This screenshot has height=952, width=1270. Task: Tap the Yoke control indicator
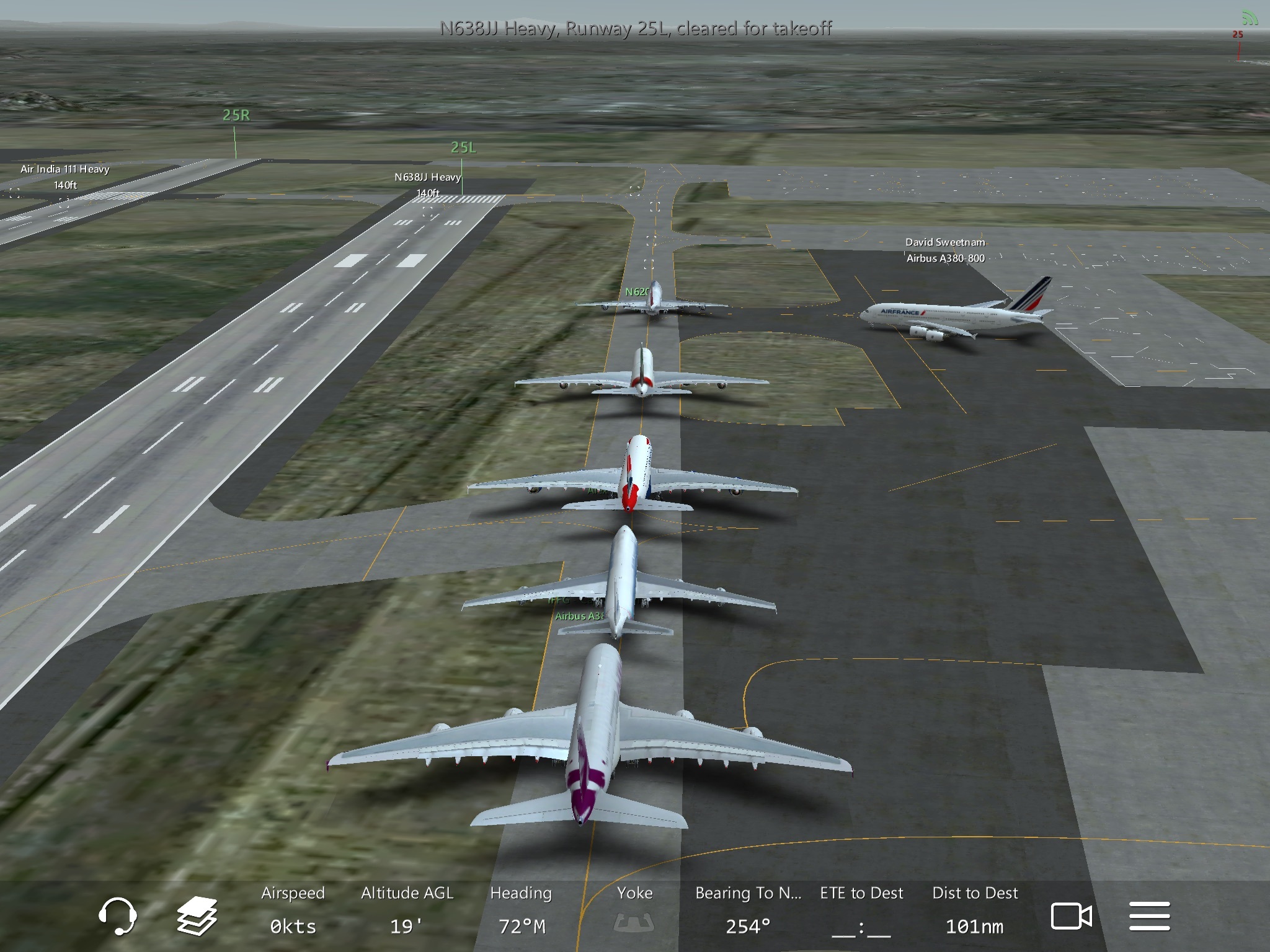[x=634, y=910]
